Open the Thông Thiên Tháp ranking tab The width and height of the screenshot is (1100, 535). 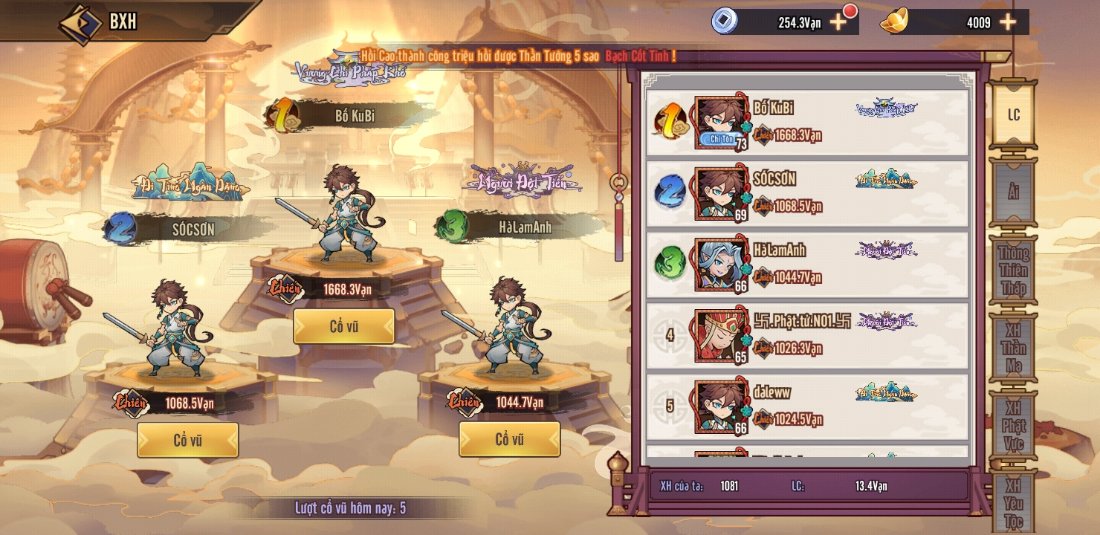pos(1013,270)
